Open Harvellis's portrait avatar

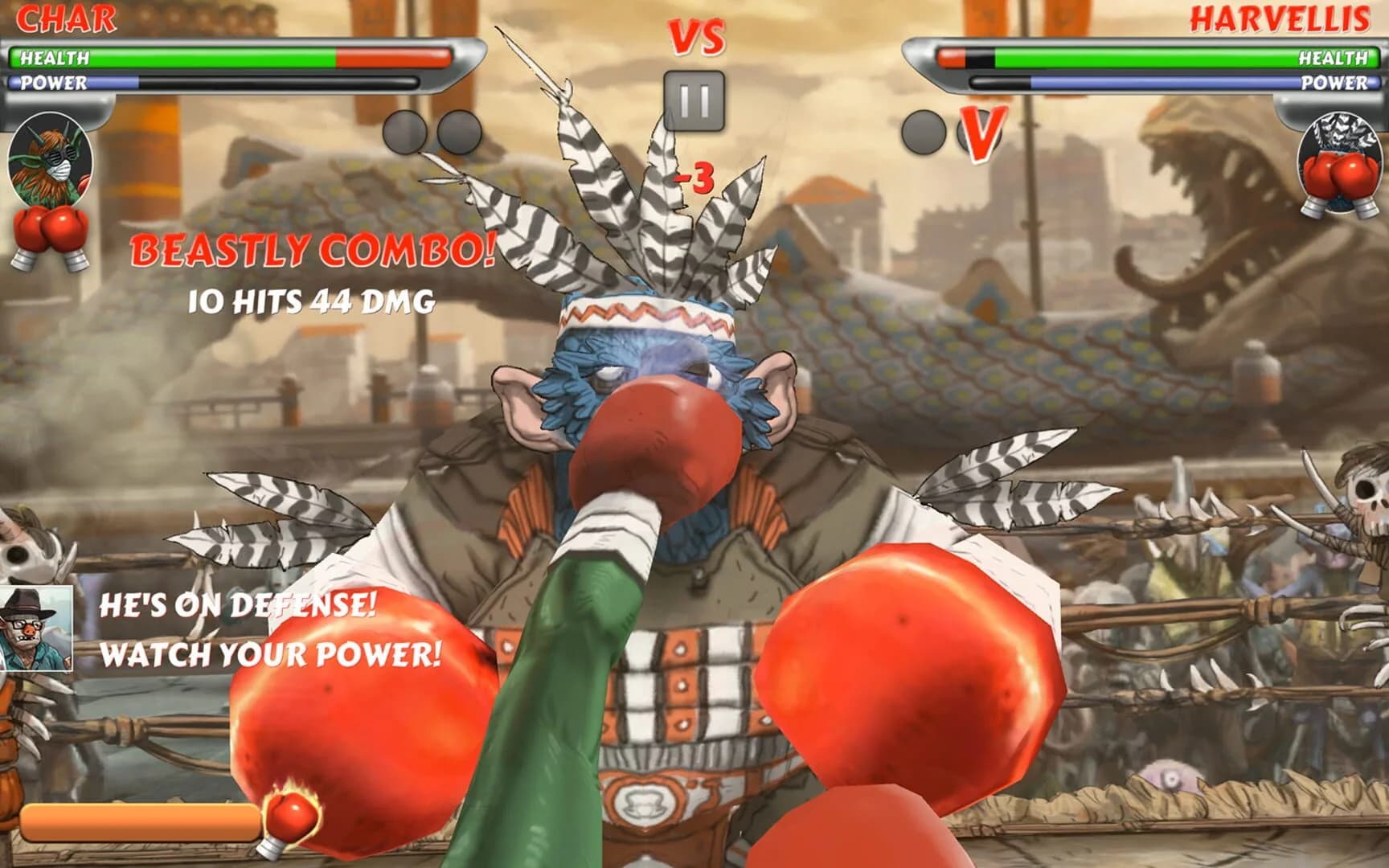pyautogui.click(x=1341, y=163)
